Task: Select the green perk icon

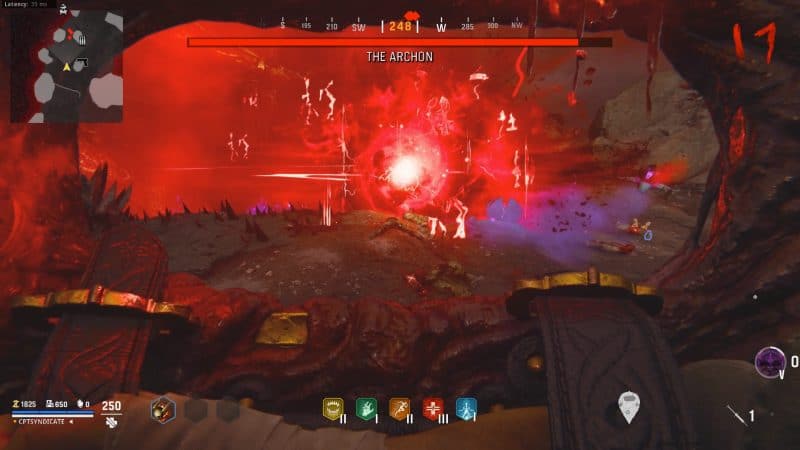Action: coord(365,408)
